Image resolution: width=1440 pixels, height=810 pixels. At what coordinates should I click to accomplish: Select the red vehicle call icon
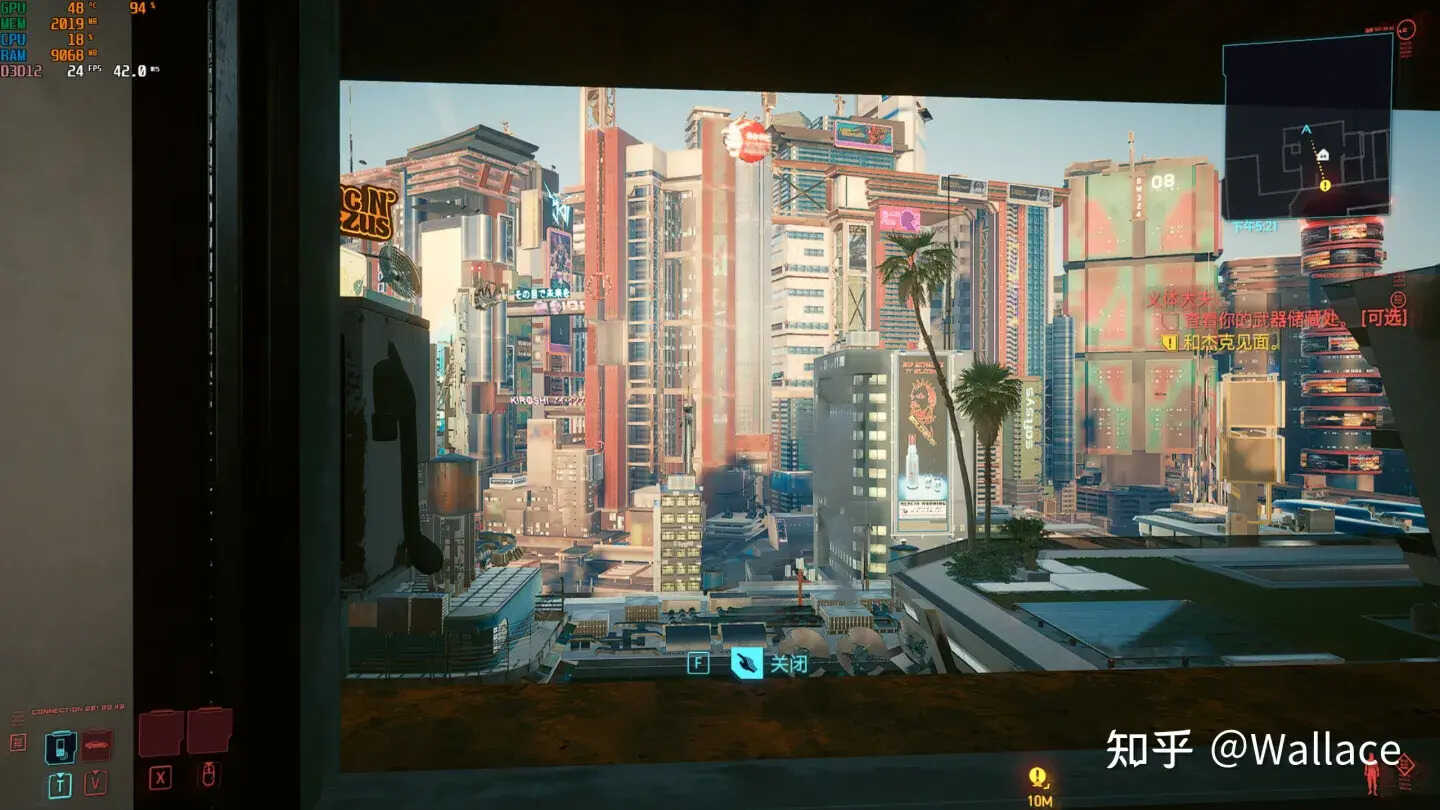click(x=96, y=745)
